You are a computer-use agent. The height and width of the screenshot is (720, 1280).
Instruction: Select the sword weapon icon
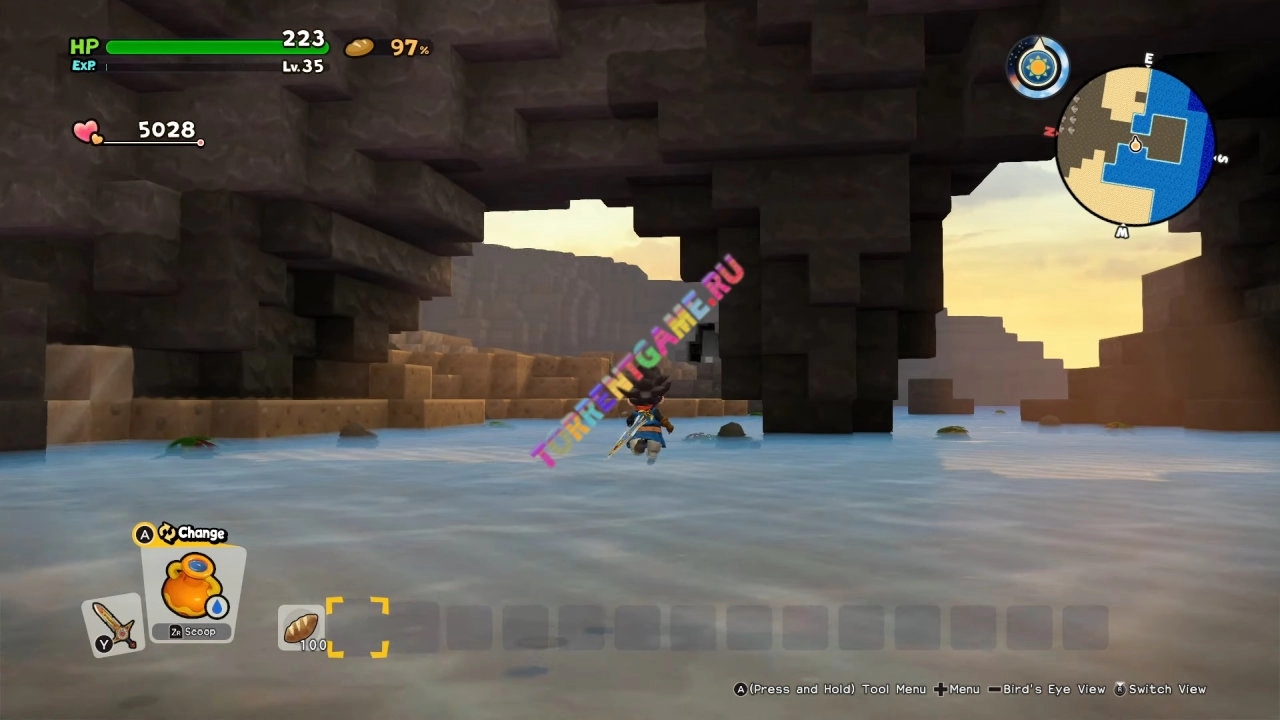tap(112, 626)
